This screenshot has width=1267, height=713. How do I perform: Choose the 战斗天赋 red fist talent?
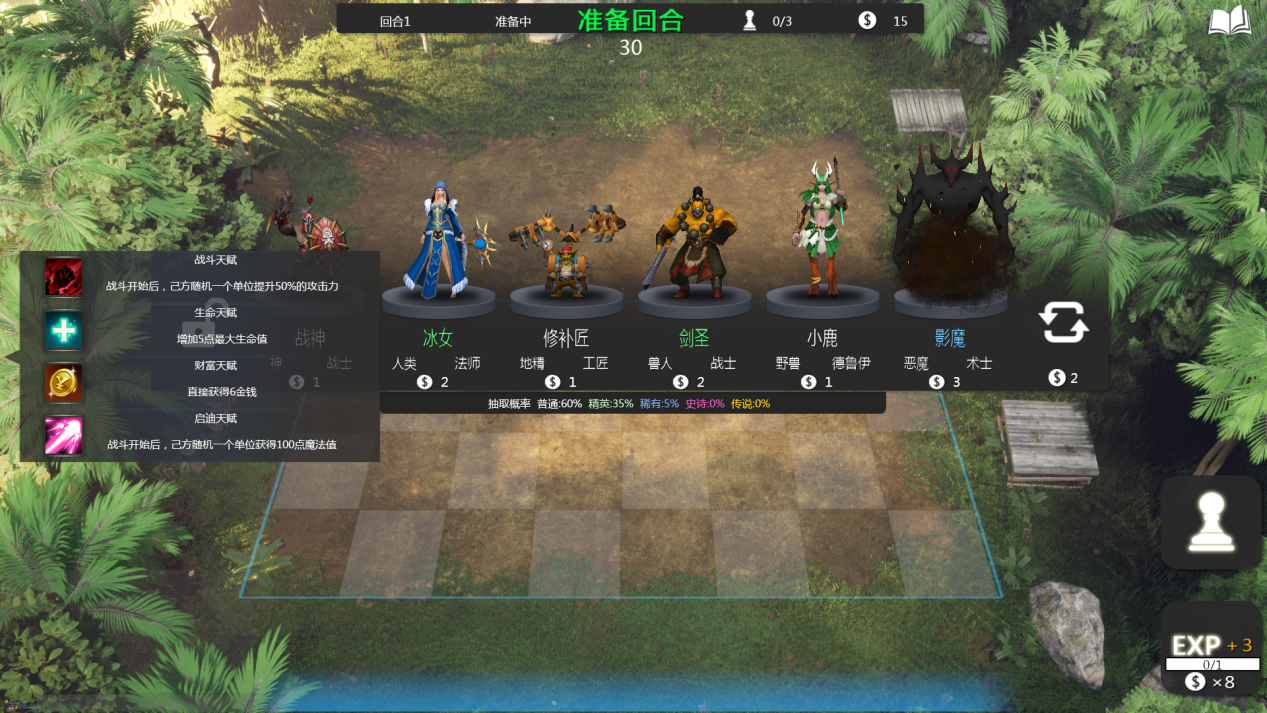tap(64, 277)
